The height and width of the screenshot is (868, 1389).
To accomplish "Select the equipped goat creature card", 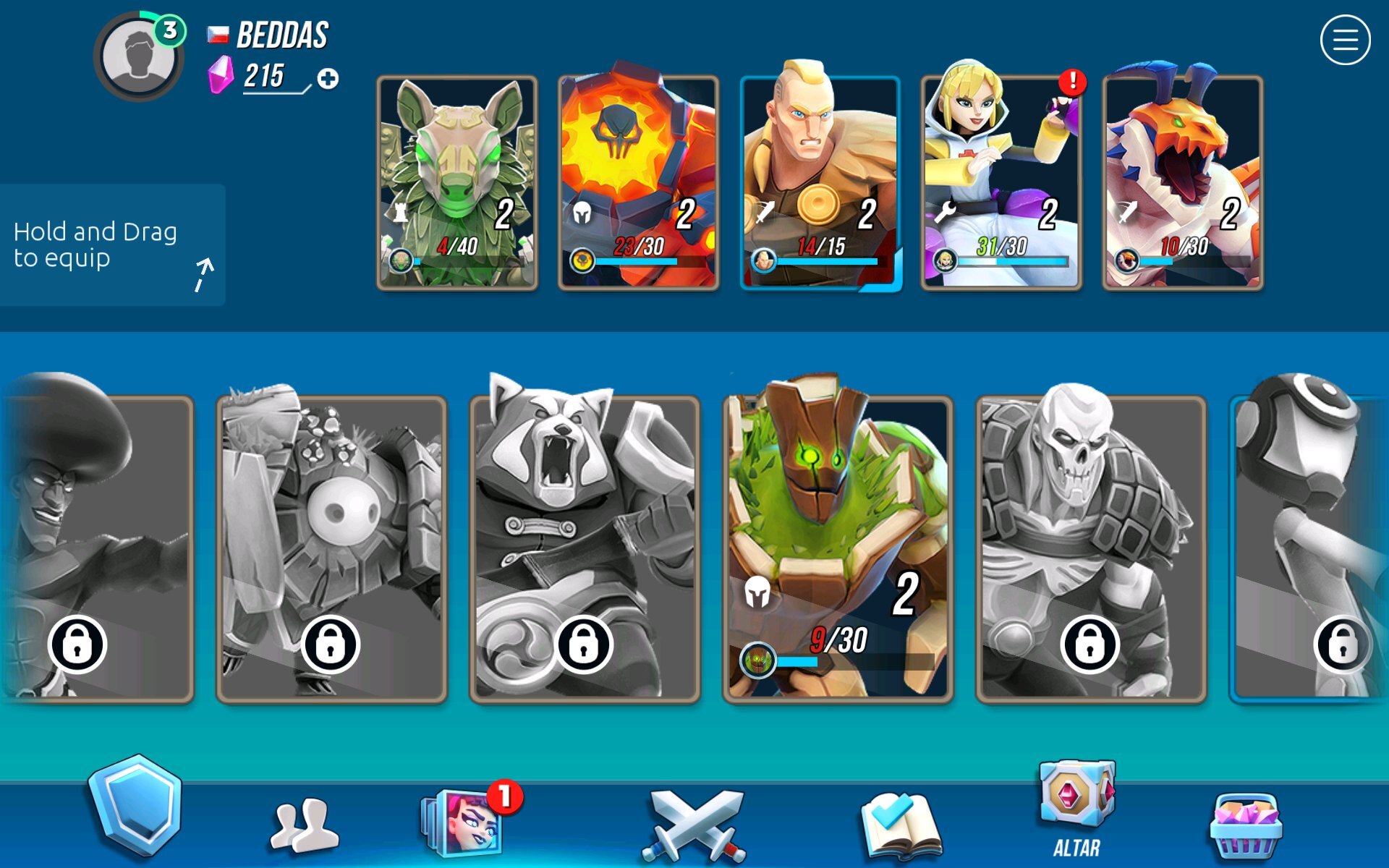I will click(x=457, y=184).
